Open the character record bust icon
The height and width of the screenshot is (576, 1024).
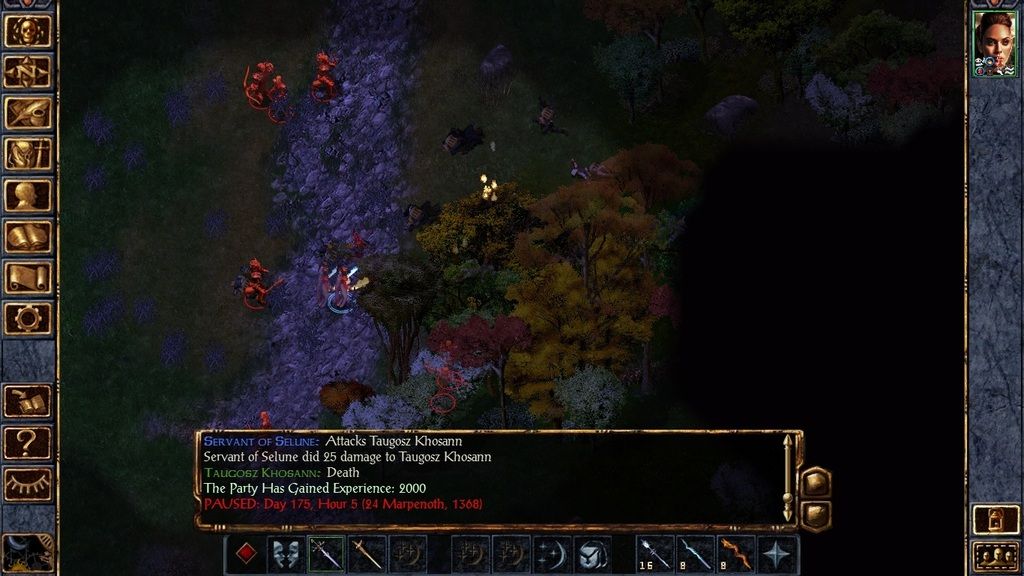pos(28,196)
